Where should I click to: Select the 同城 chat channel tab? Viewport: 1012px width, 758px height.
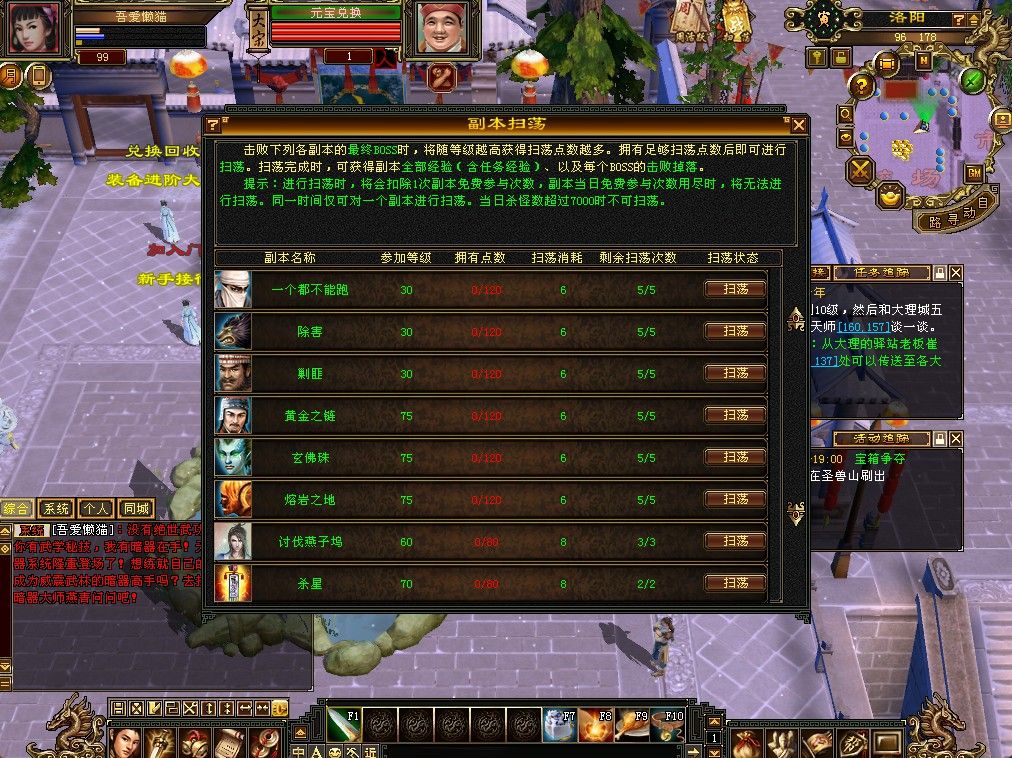click(x=135, y=508)
